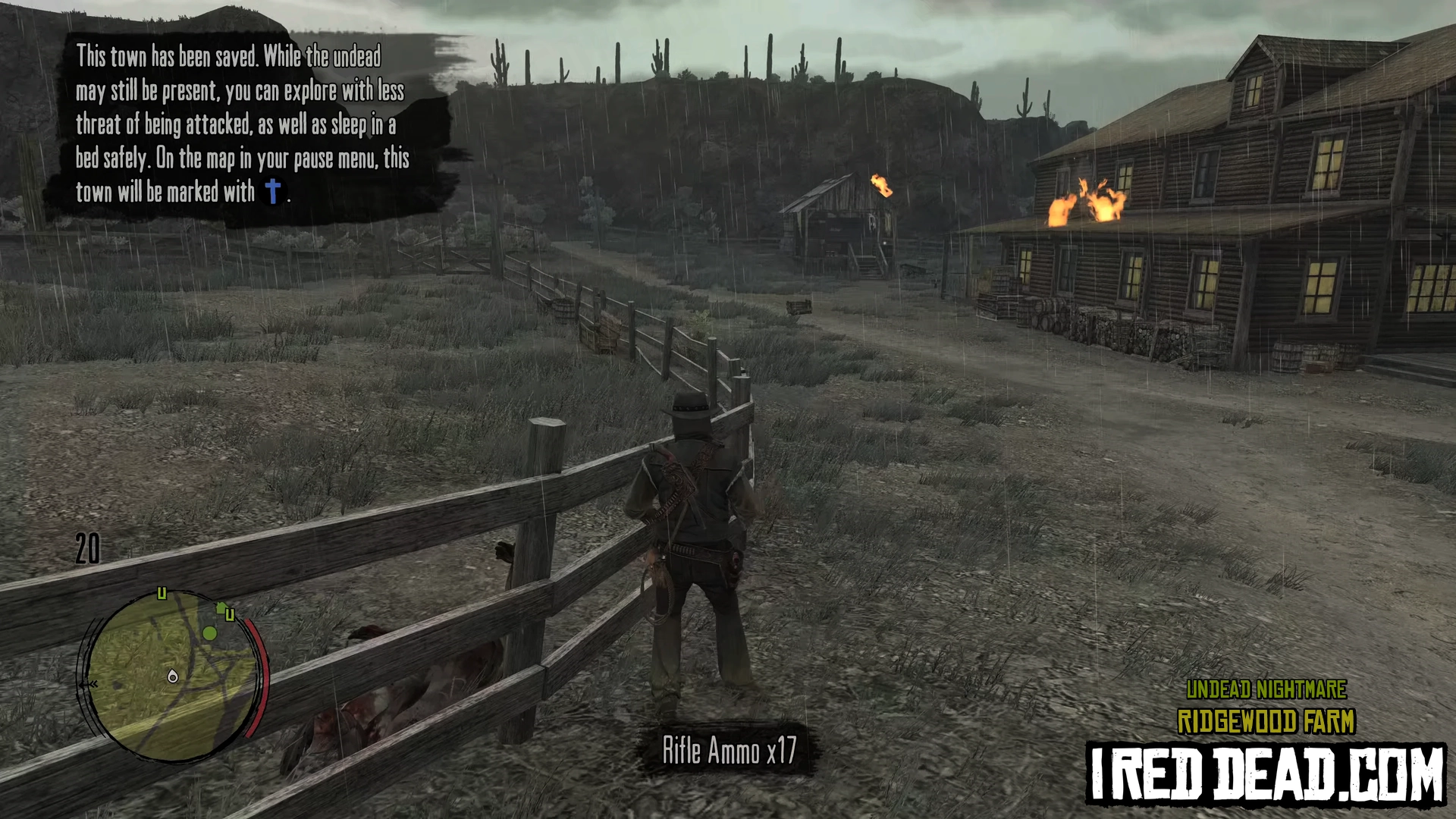This screenshot has width=1456, height=819.
Task: Select the white player marker on minimap
Action: tap(173, 676)
